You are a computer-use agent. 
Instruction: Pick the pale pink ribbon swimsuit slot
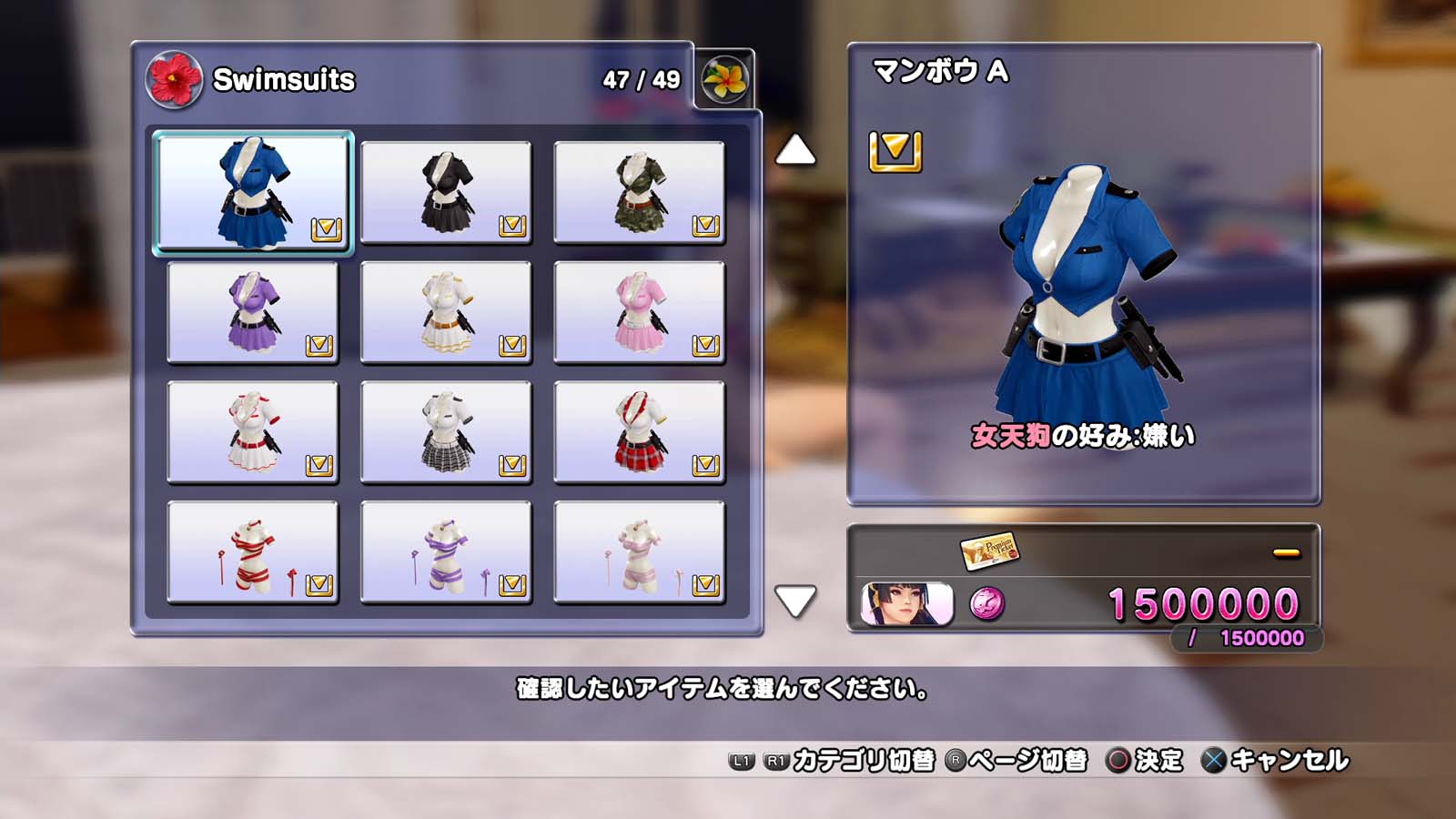(639, 552)
